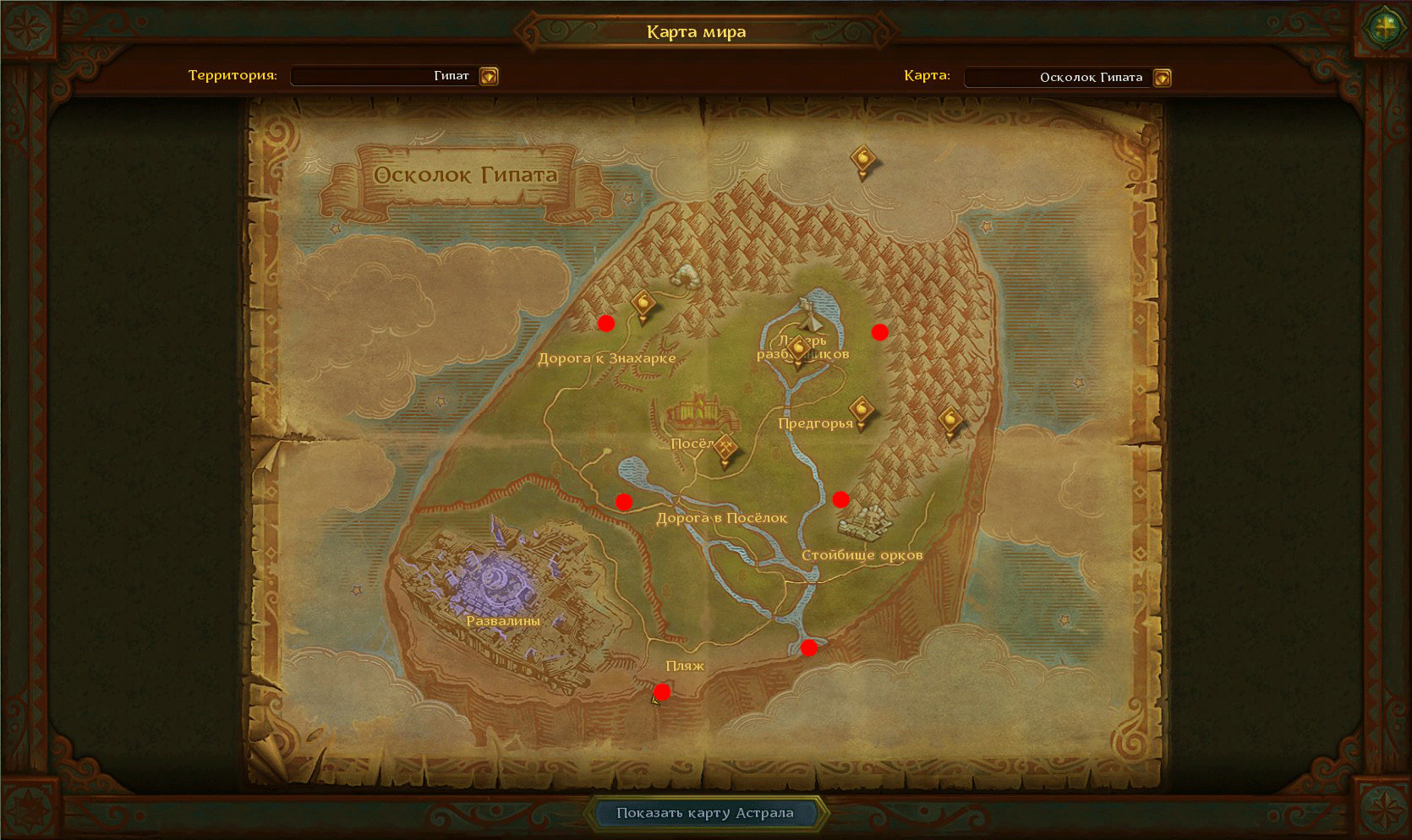
Task: Select the gold marker beside the Предгорья label
Action: point(862,412)
